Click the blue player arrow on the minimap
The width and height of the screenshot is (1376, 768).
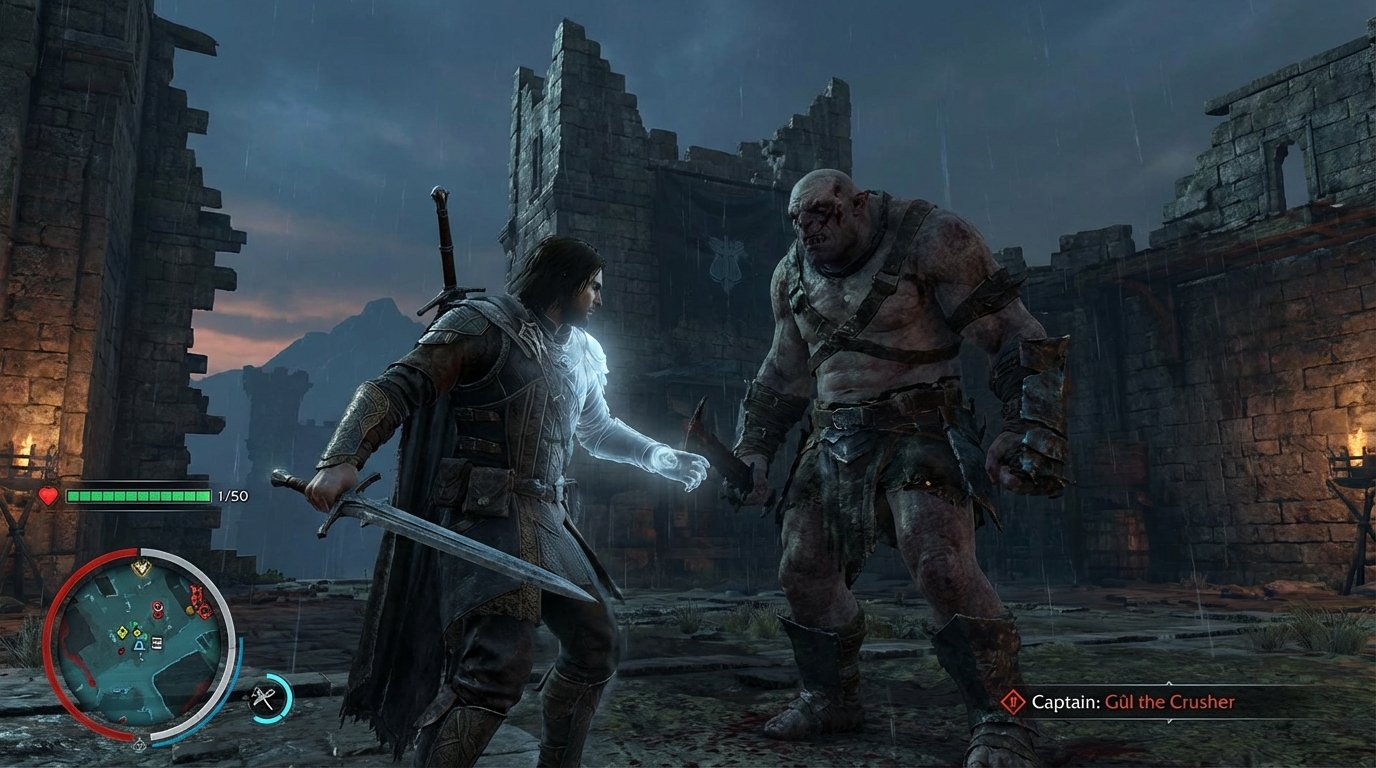tap(138, 647)
